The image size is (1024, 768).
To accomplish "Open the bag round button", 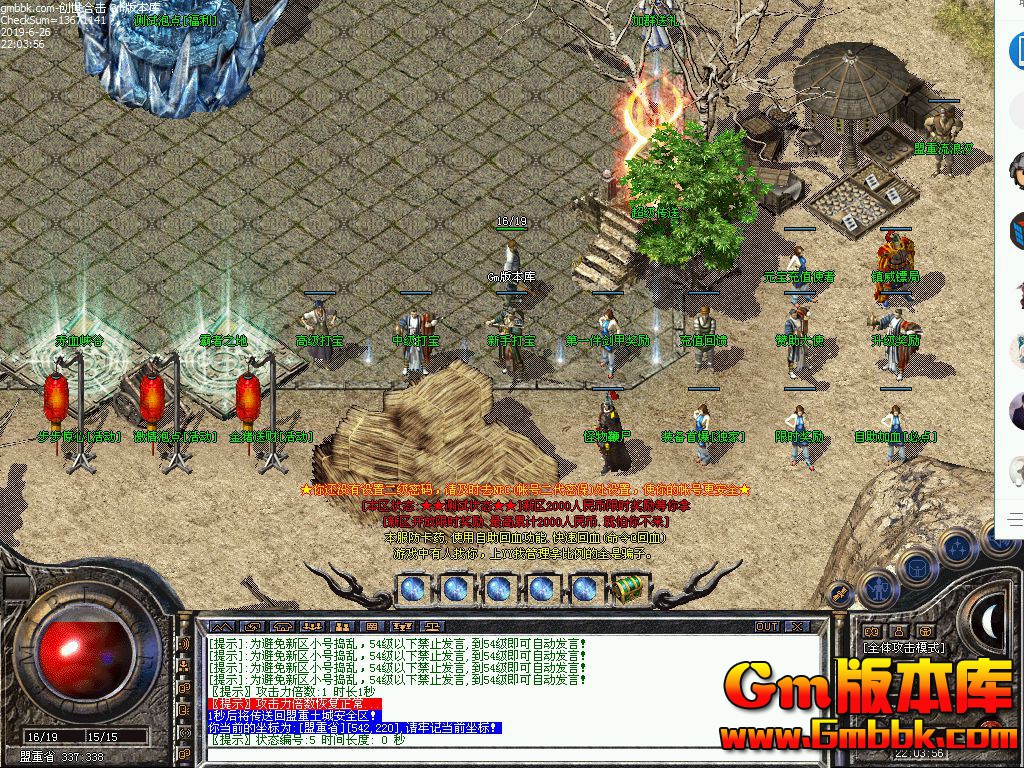I will (918, 566).
